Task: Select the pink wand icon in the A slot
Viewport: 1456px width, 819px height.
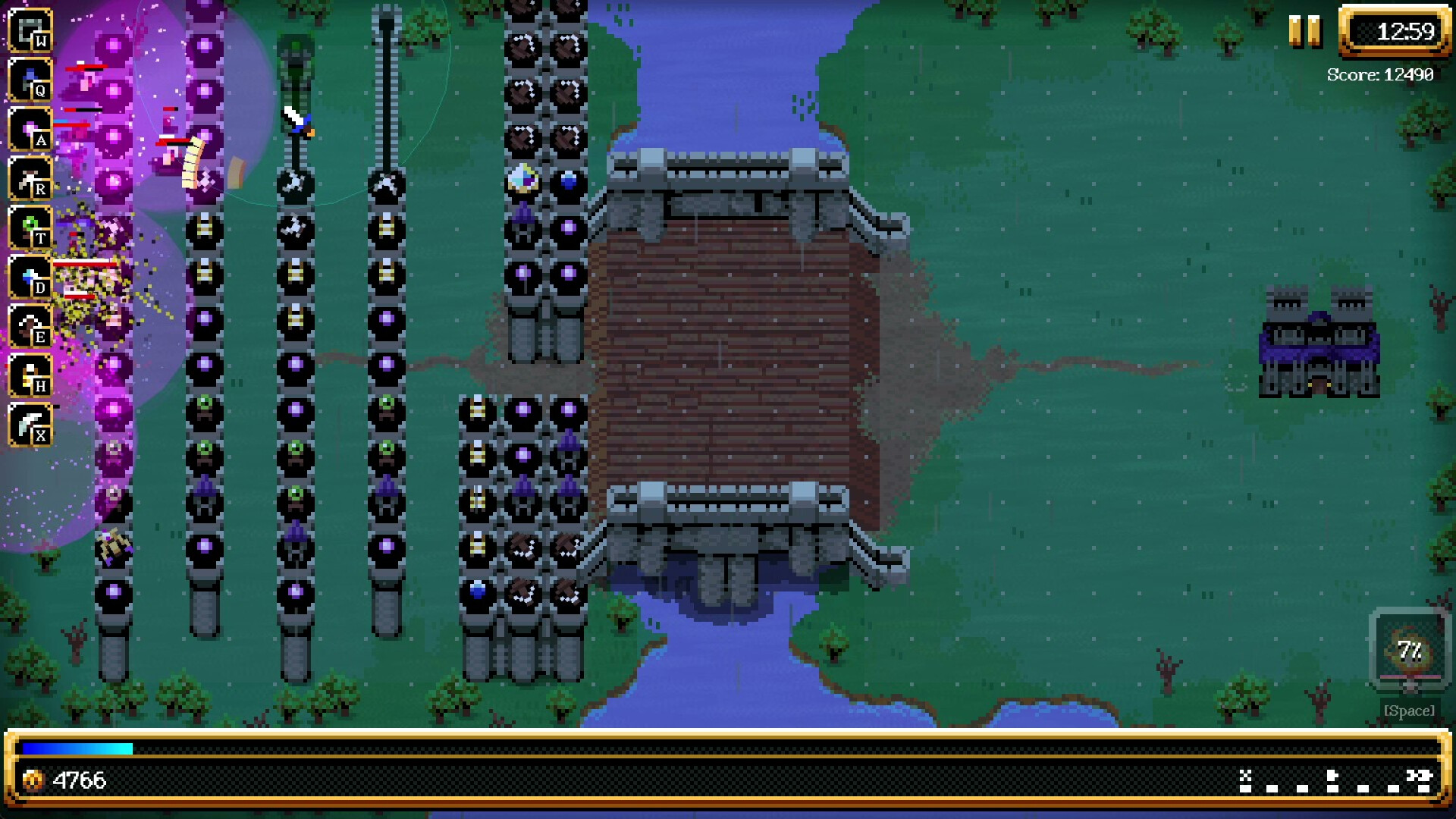Action: coord(30,129)
